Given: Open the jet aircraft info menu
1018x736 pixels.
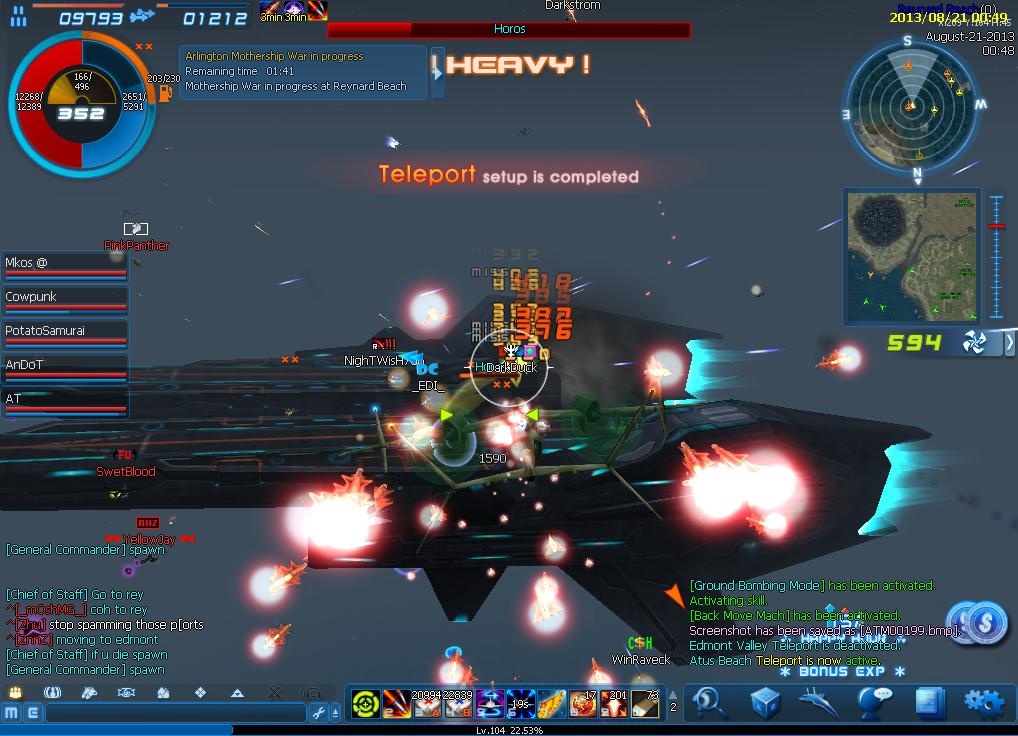Looking at the screenshot, I should [x=819, y=702].
